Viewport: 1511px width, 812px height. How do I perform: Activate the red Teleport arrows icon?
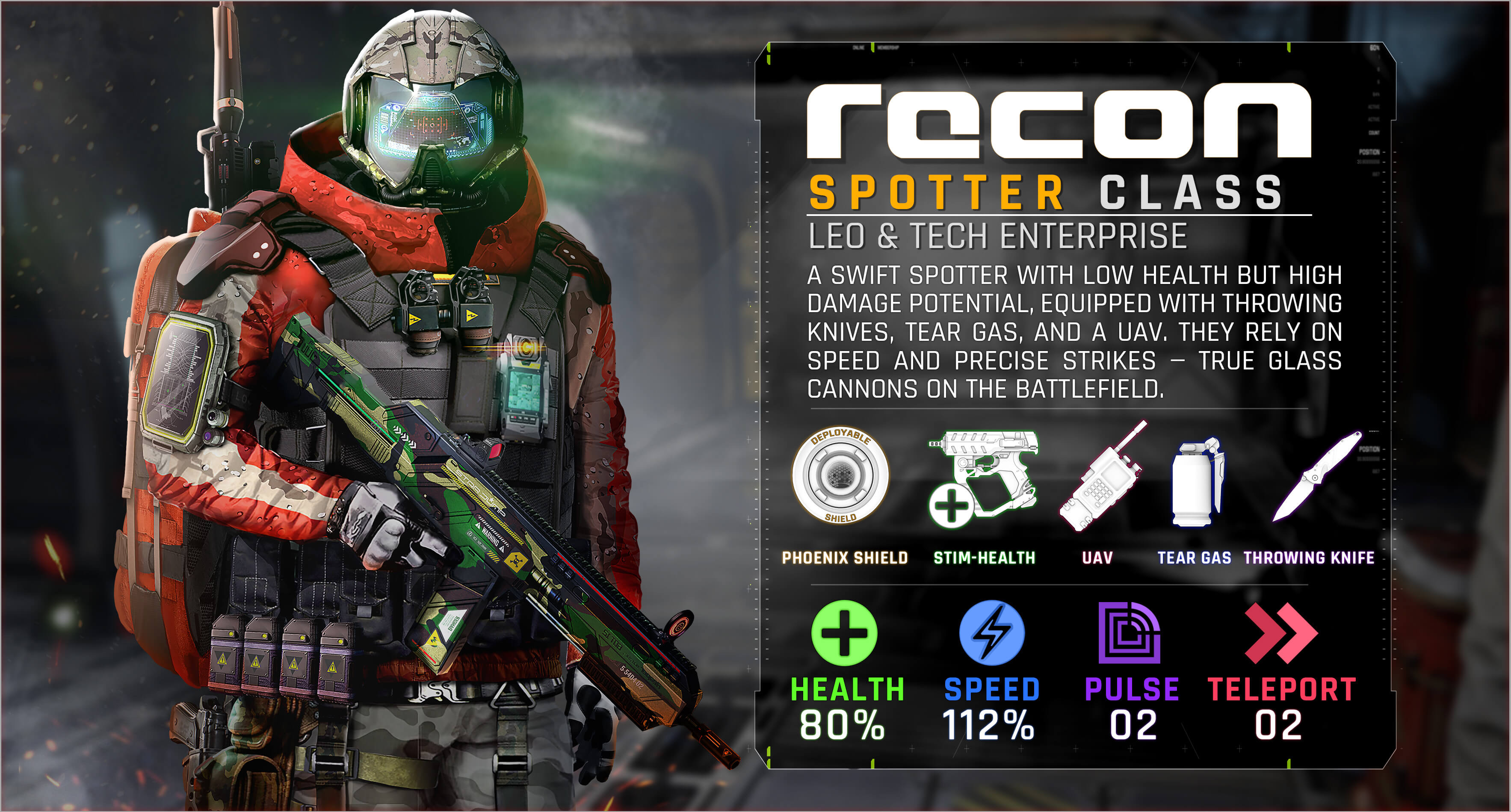point(1280,633)
